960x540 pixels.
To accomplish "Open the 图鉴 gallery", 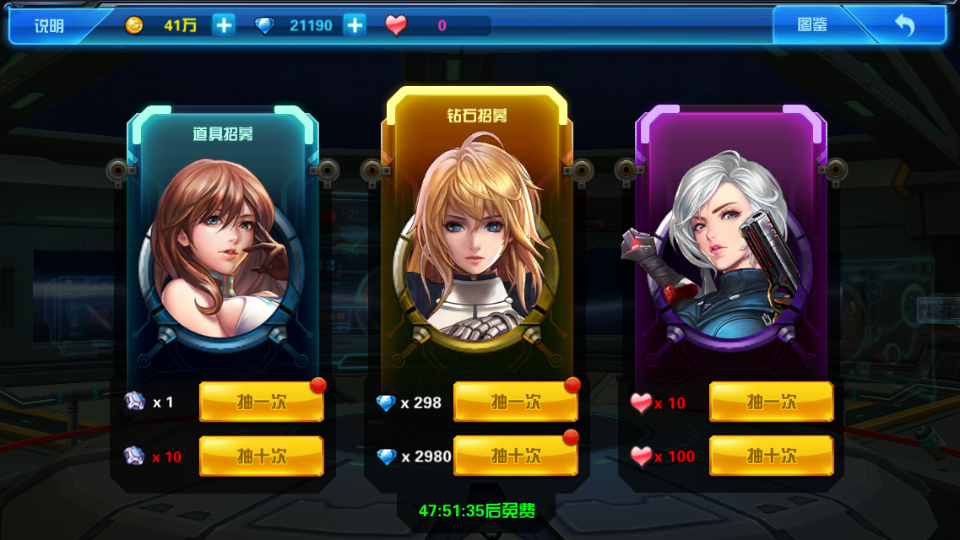I will coord(812,26).
